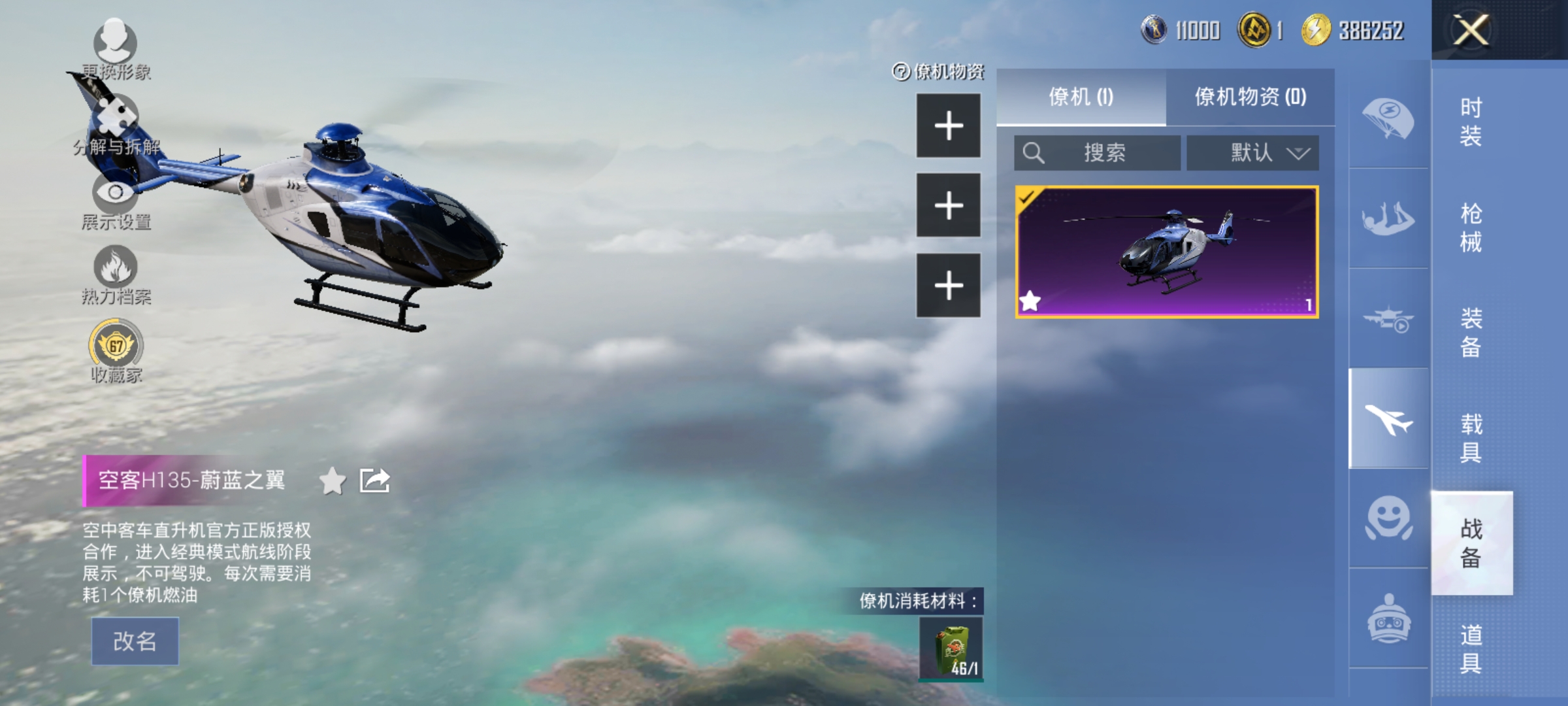Expand the 默认 sorting dropdown
Viewport: 1568px width, 706px height.
pyautogui.click(x=1252, y=153)
